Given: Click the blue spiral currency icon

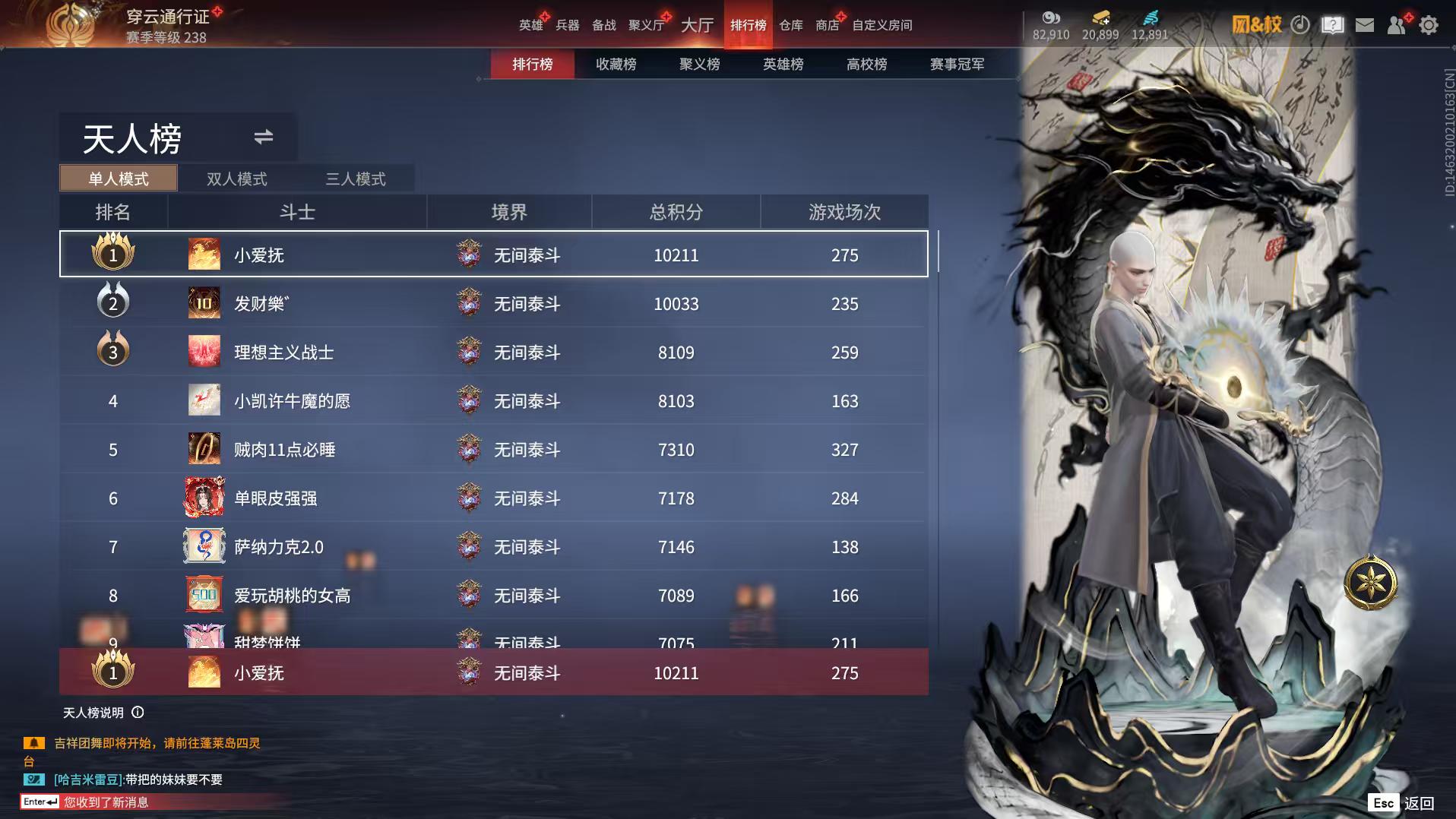Looking at the screenshot, I should point(1152,17).
